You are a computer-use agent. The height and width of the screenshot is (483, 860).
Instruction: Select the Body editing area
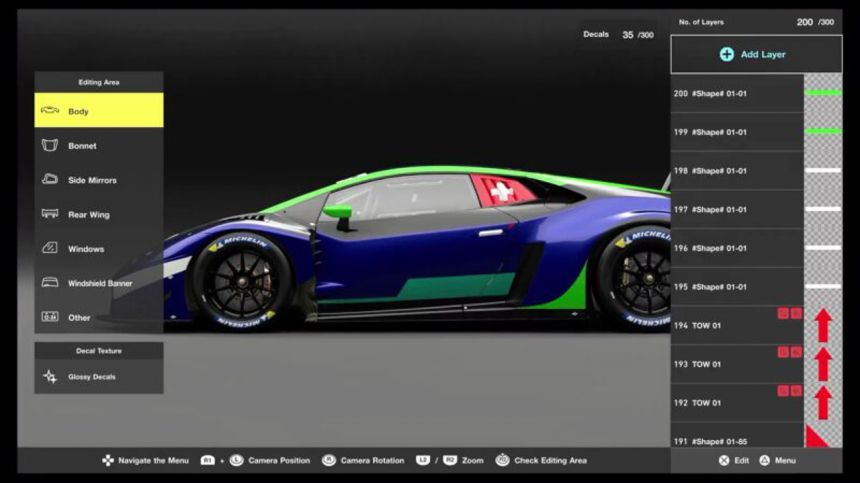coord(98,111)
